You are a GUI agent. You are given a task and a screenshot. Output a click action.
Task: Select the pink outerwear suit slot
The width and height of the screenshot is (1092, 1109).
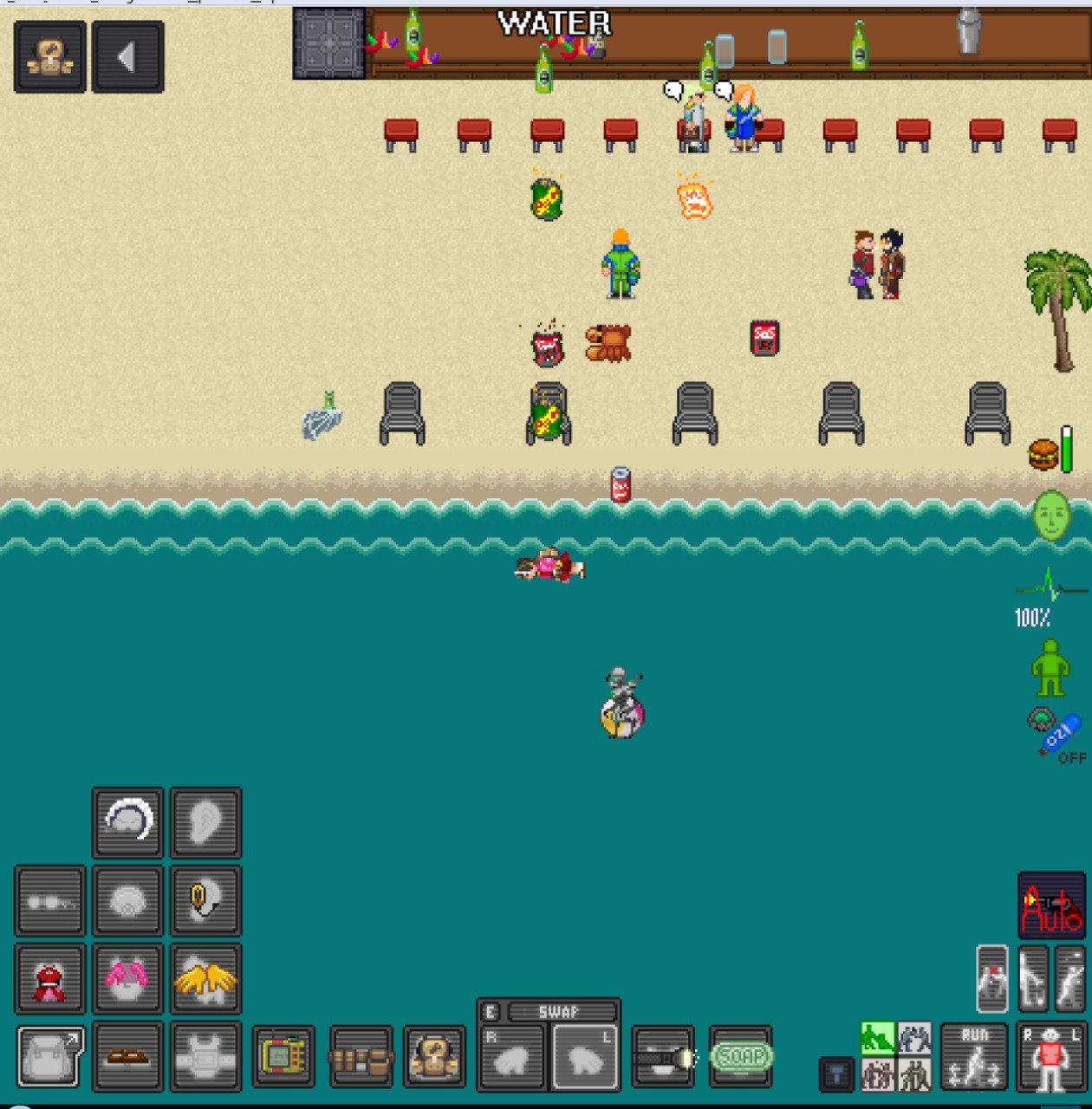(x=127, y=978)
